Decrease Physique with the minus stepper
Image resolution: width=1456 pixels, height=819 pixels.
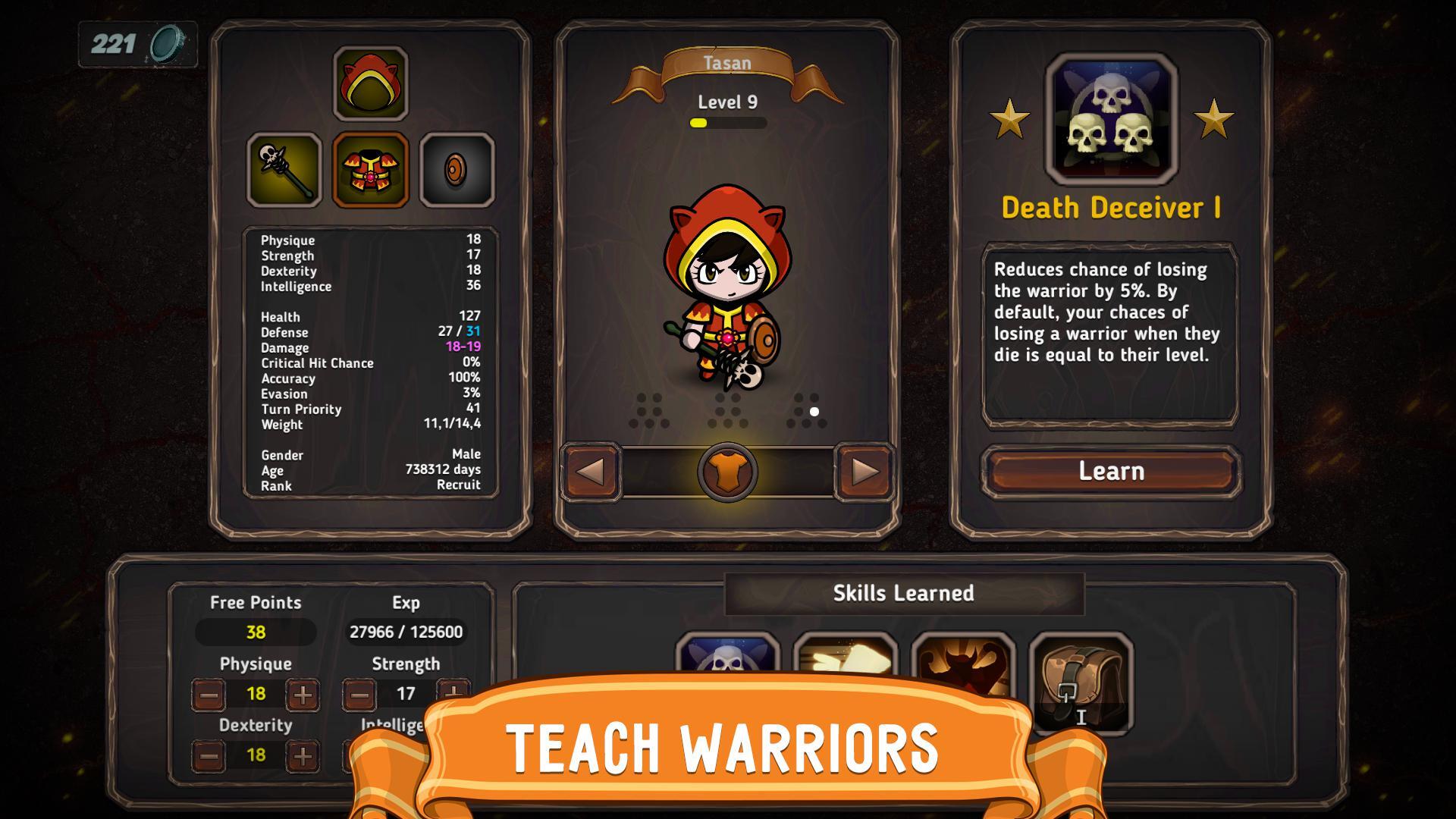click(x=211, y=694)
